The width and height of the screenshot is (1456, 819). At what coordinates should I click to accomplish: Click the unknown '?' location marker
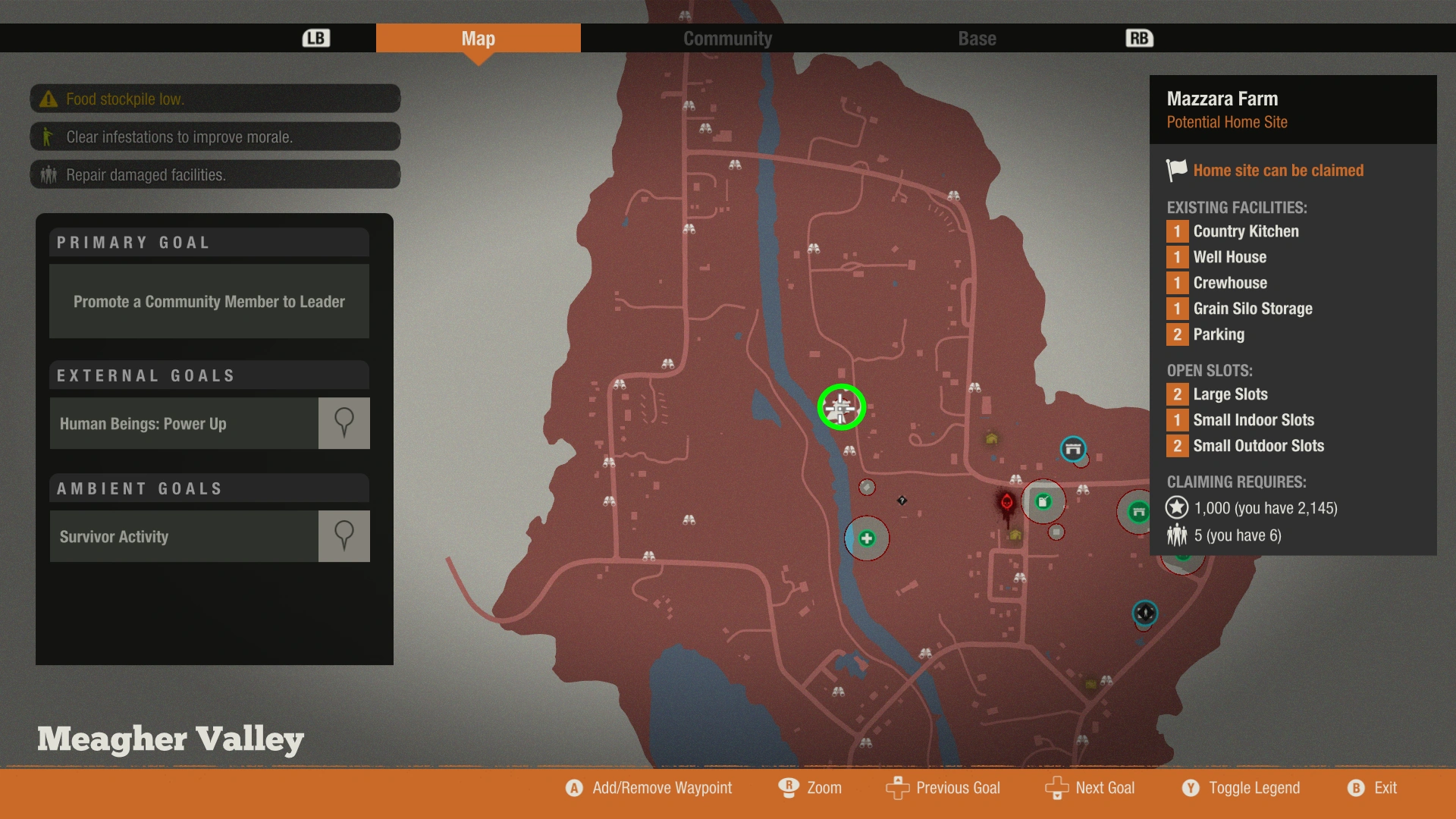[902, 501]
